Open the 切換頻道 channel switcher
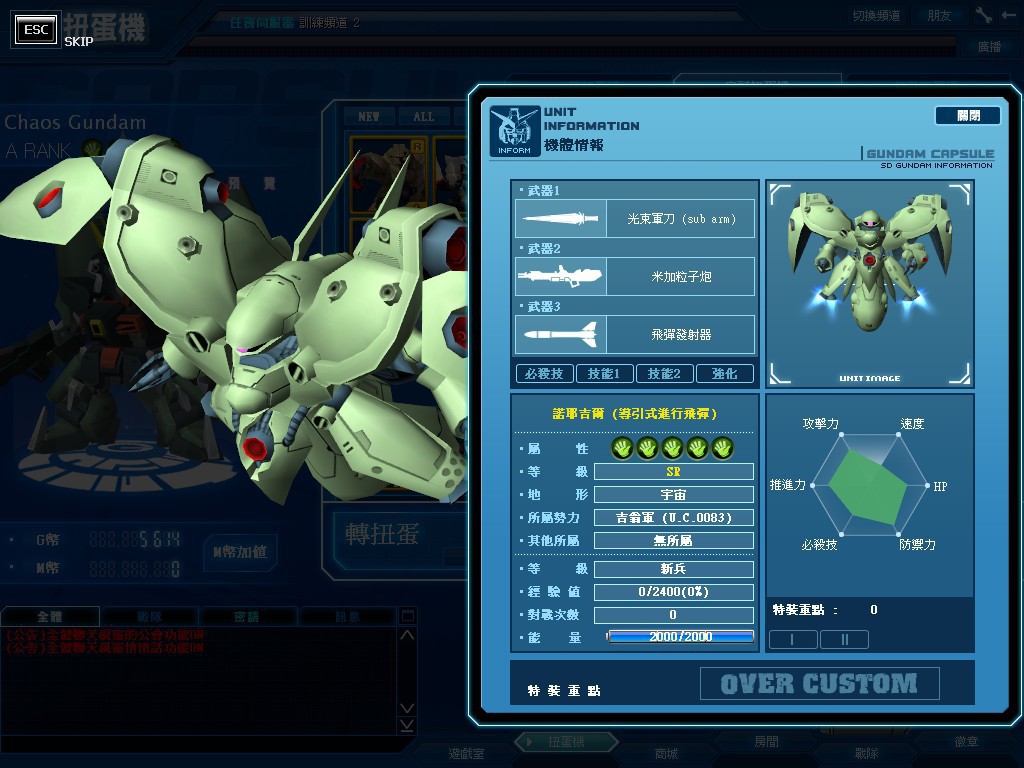This screenshot has height=768, width=1024. click(876, 15)
